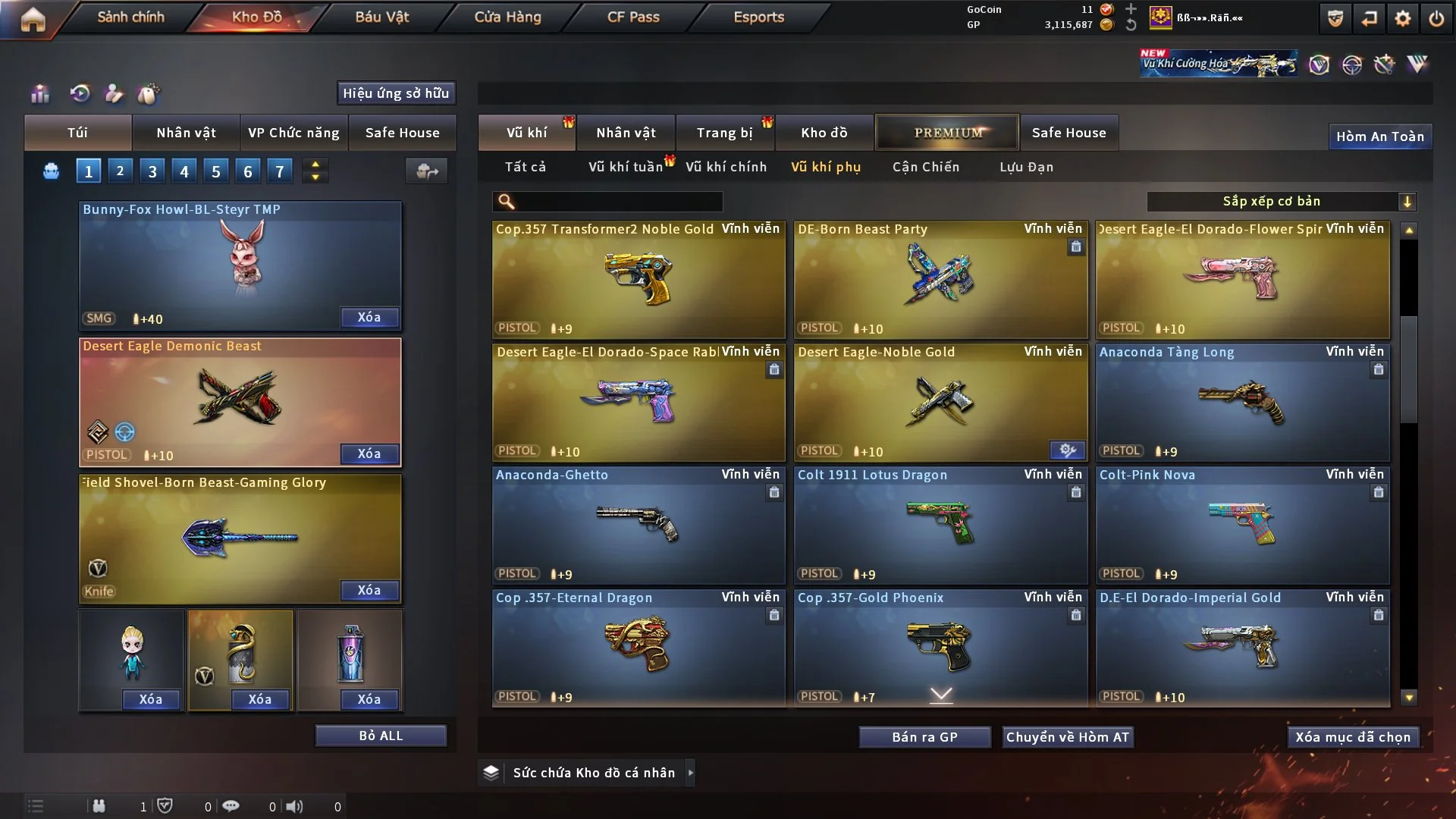Open the Hiệu ứng sở hữu panel

tap(396, 93)
